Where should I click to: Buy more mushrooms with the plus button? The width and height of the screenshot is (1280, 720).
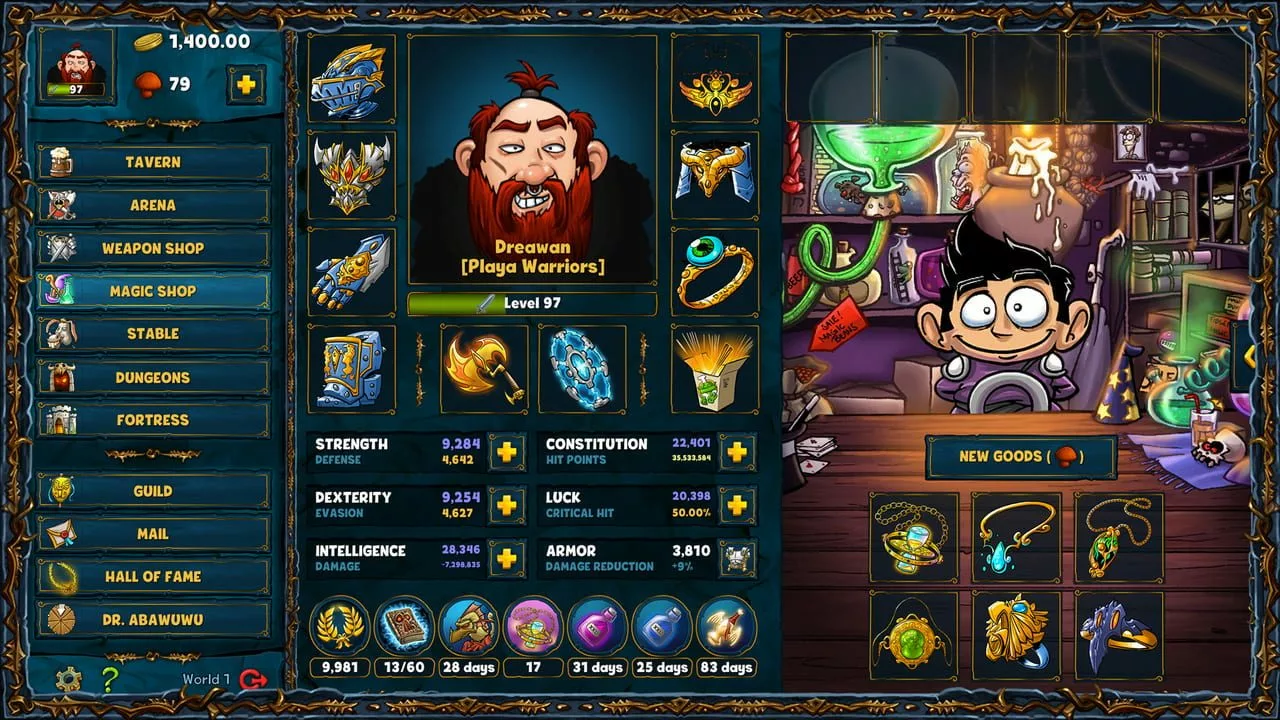[246, 85]
